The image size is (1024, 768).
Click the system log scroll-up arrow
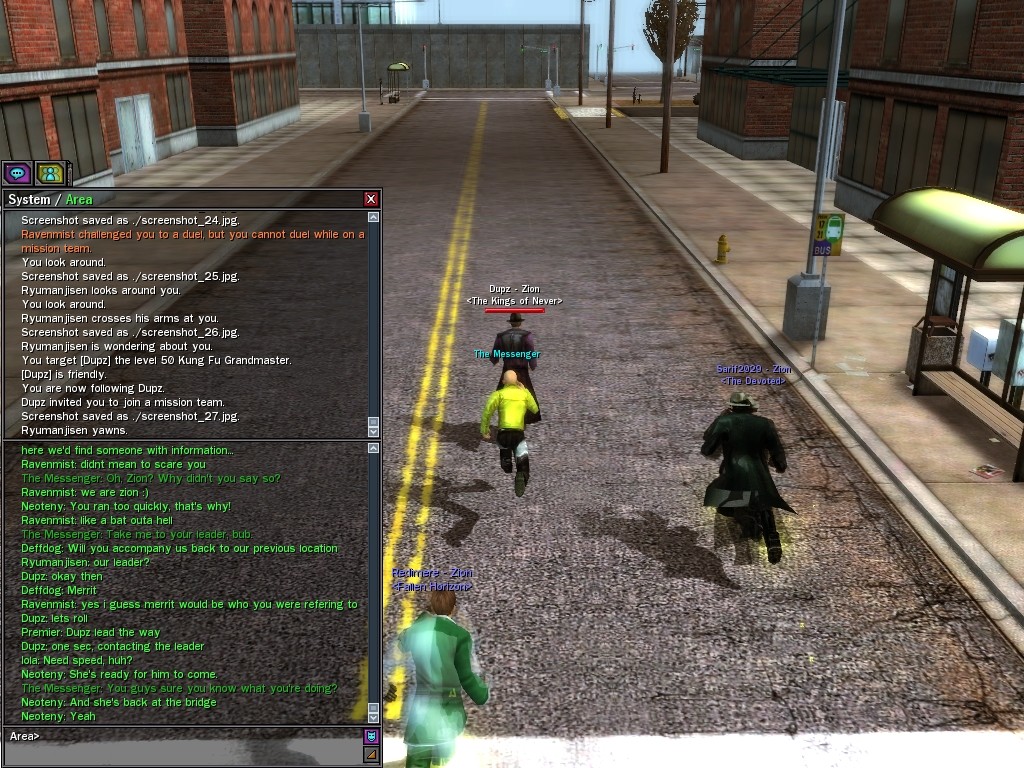coord(373,217)
